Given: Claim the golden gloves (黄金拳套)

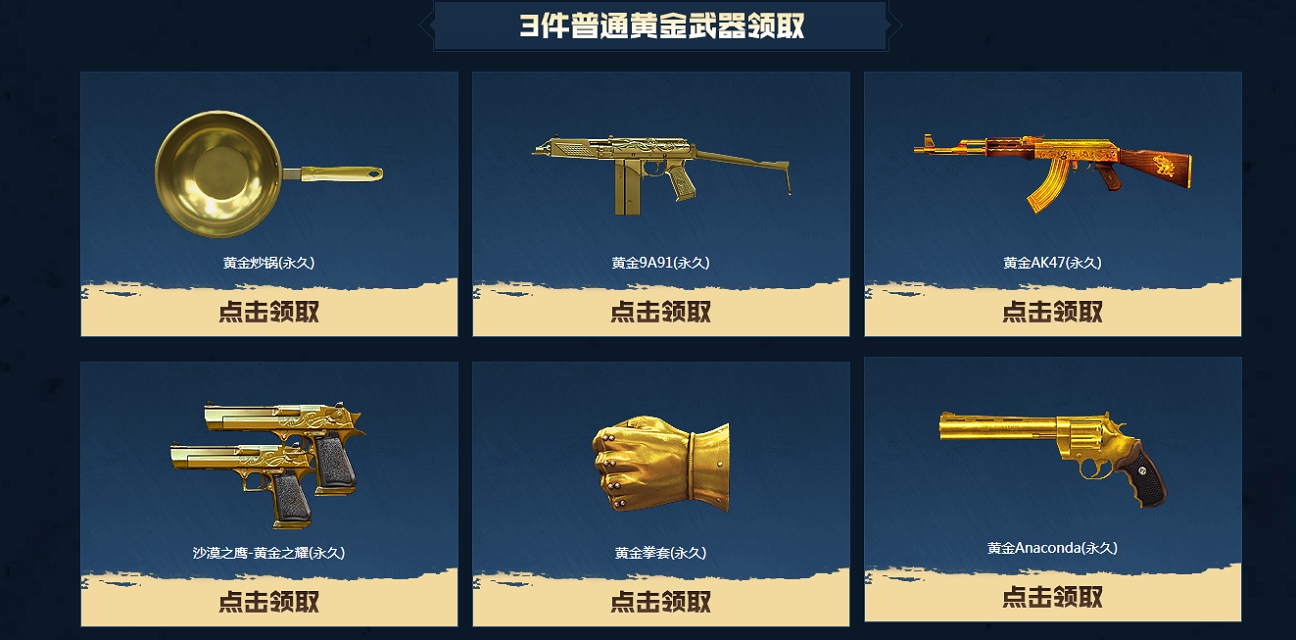Looking at the screenshot, I should click(661, 601).
